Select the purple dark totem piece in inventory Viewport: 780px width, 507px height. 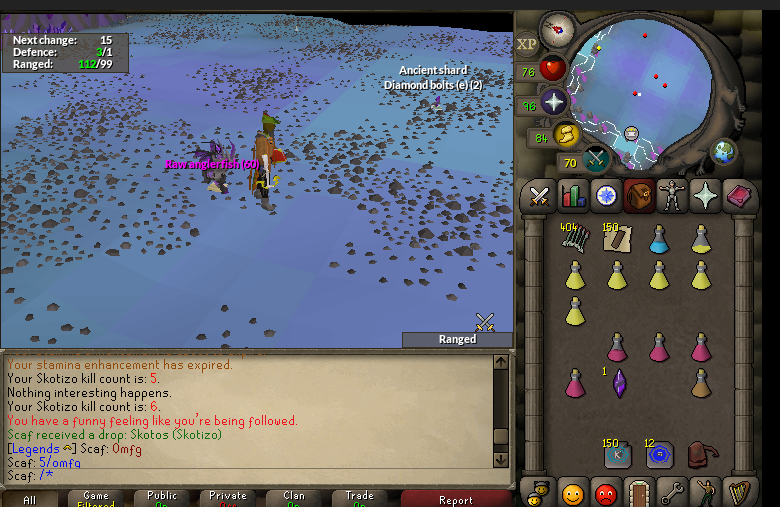tap(617, 383)
